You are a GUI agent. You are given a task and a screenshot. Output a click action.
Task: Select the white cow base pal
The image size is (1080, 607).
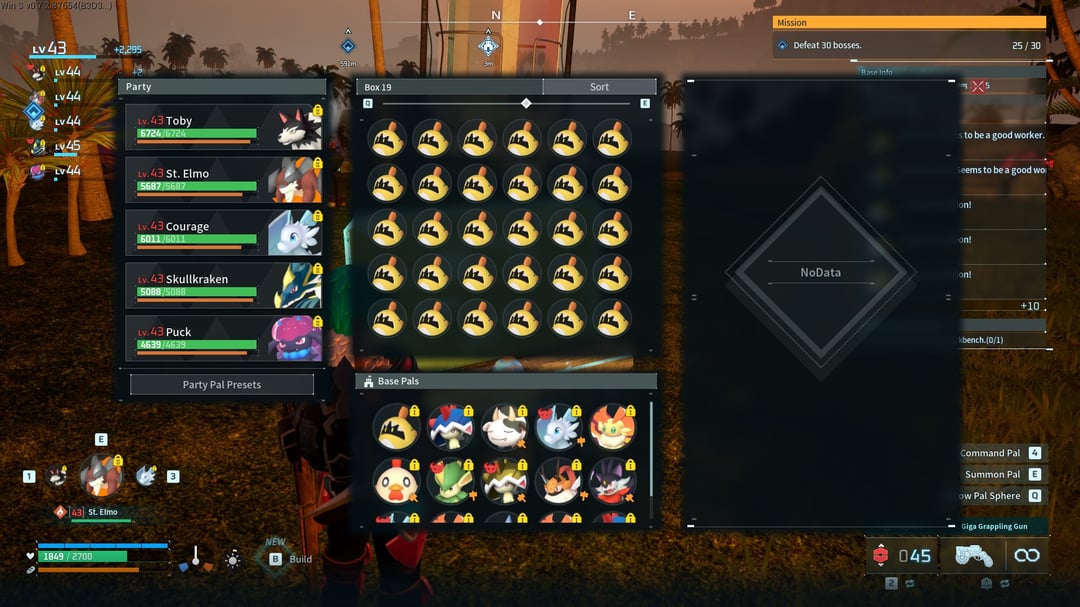pos(503,427)
